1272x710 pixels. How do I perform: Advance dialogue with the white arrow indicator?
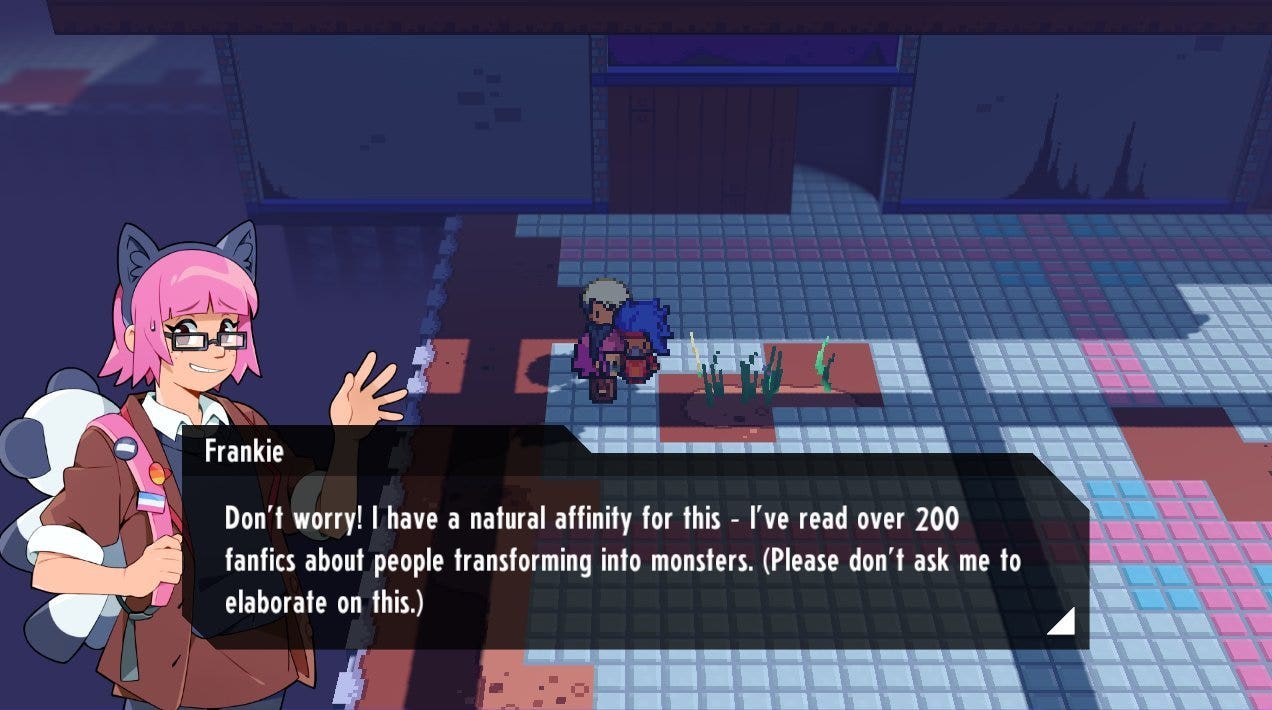[1063, 623]
